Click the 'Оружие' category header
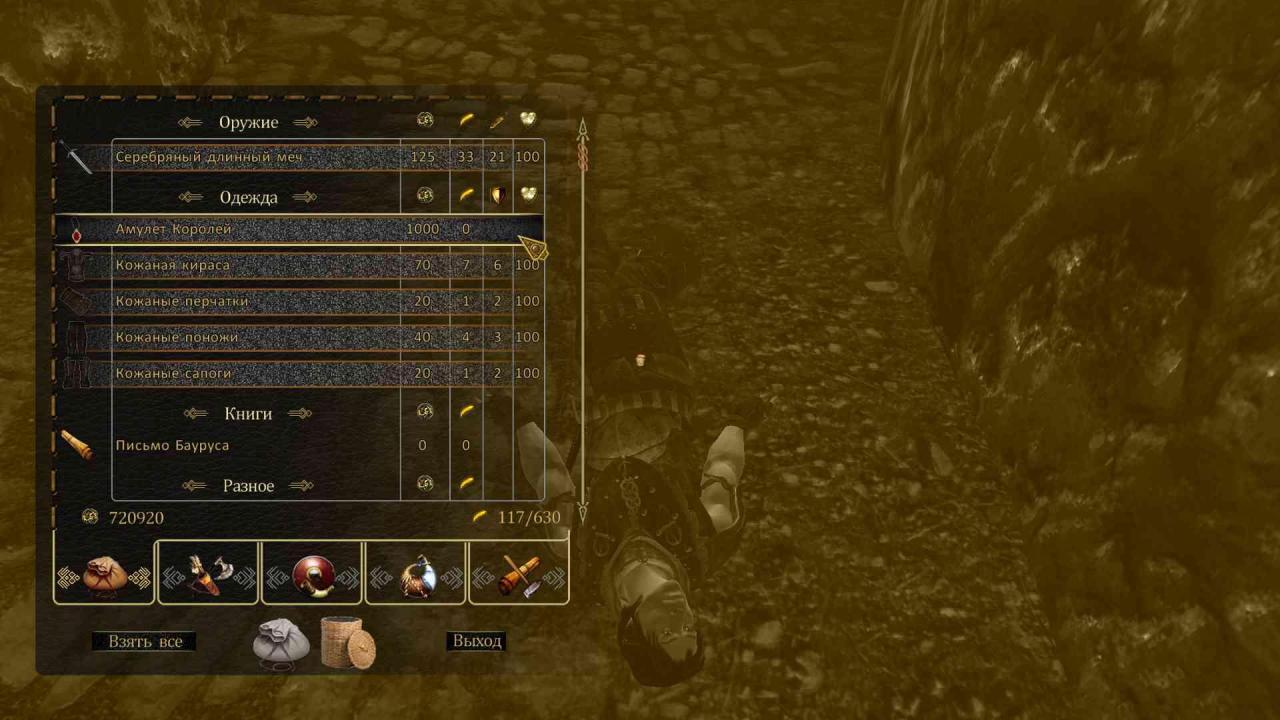This screenshot has height=720, width=1280. point(248,122)
